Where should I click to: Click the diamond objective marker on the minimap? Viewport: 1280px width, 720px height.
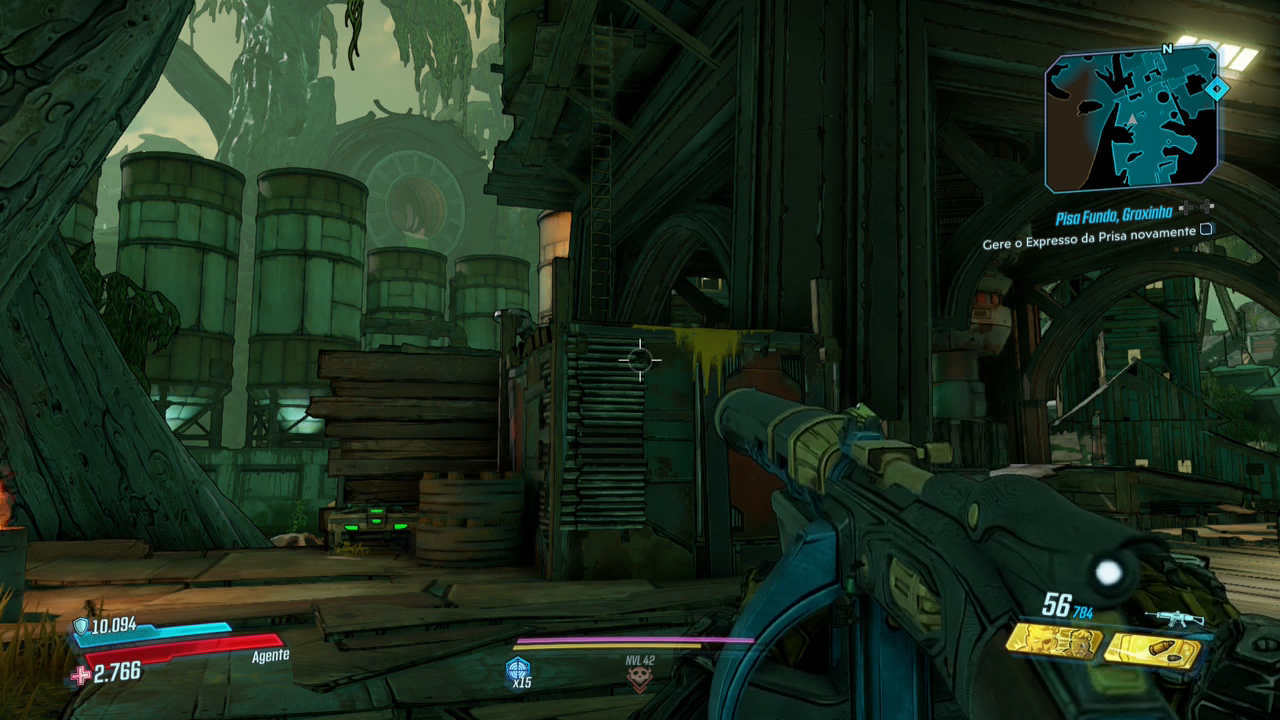point(1216,90)
